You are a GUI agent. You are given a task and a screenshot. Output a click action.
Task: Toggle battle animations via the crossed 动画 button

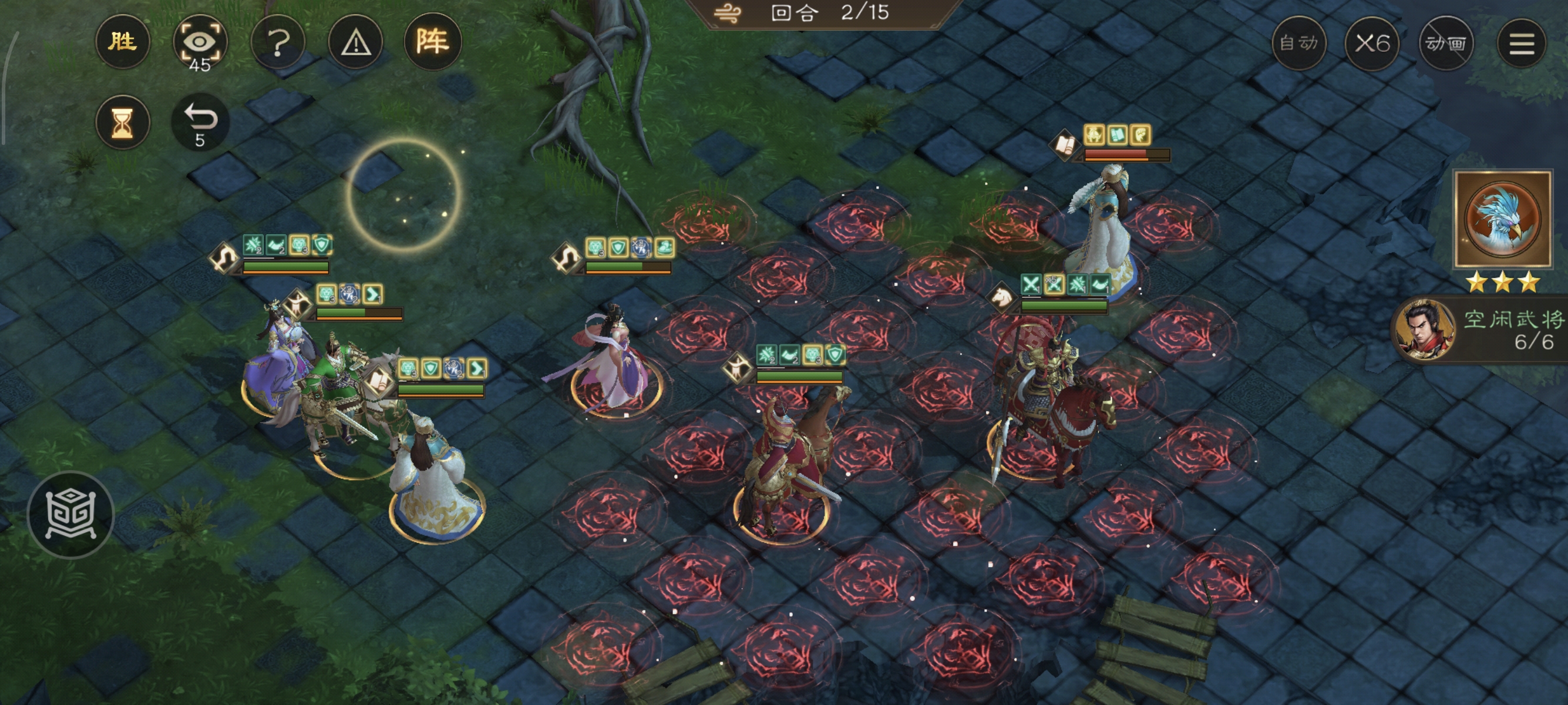[x=1446, y=43]
